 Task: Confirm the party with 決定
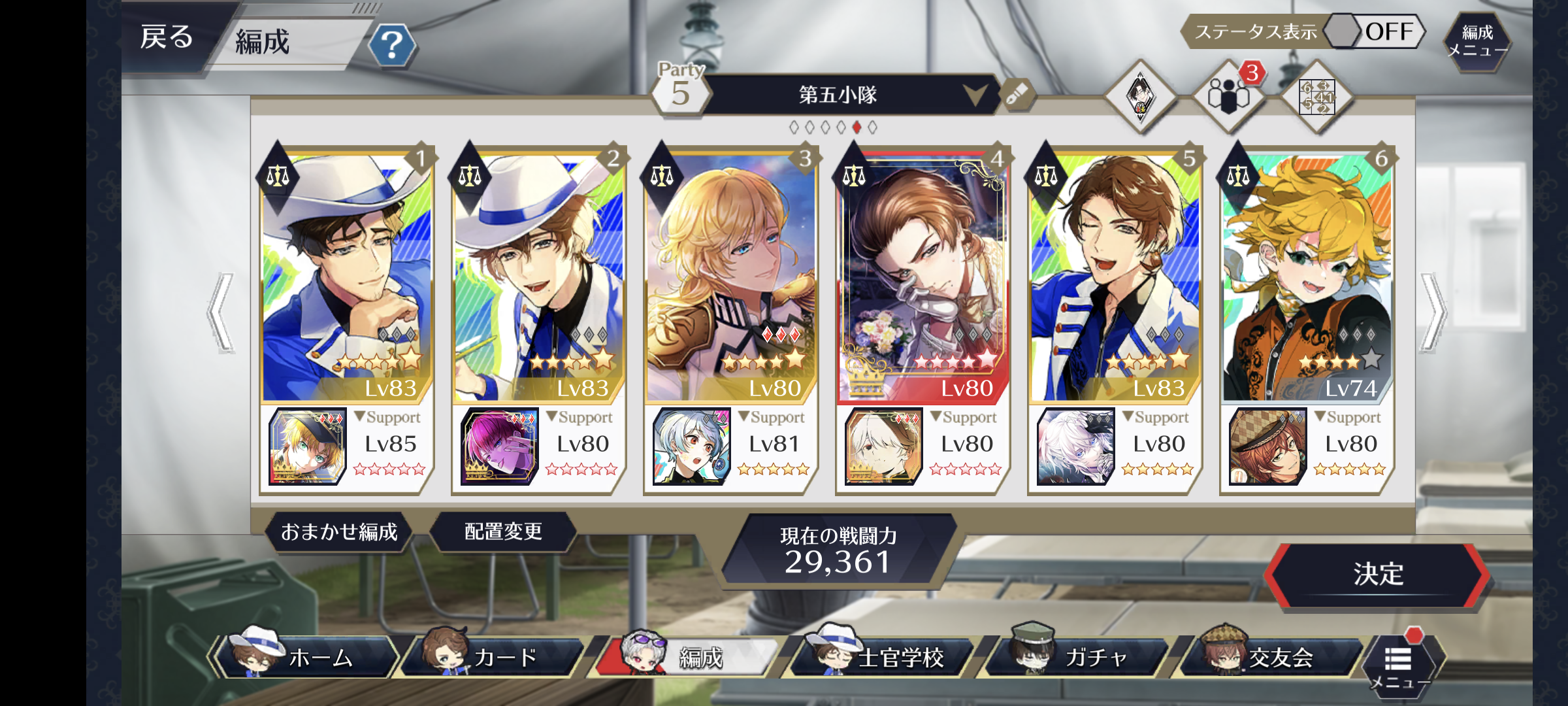(x=1378, y=575)
